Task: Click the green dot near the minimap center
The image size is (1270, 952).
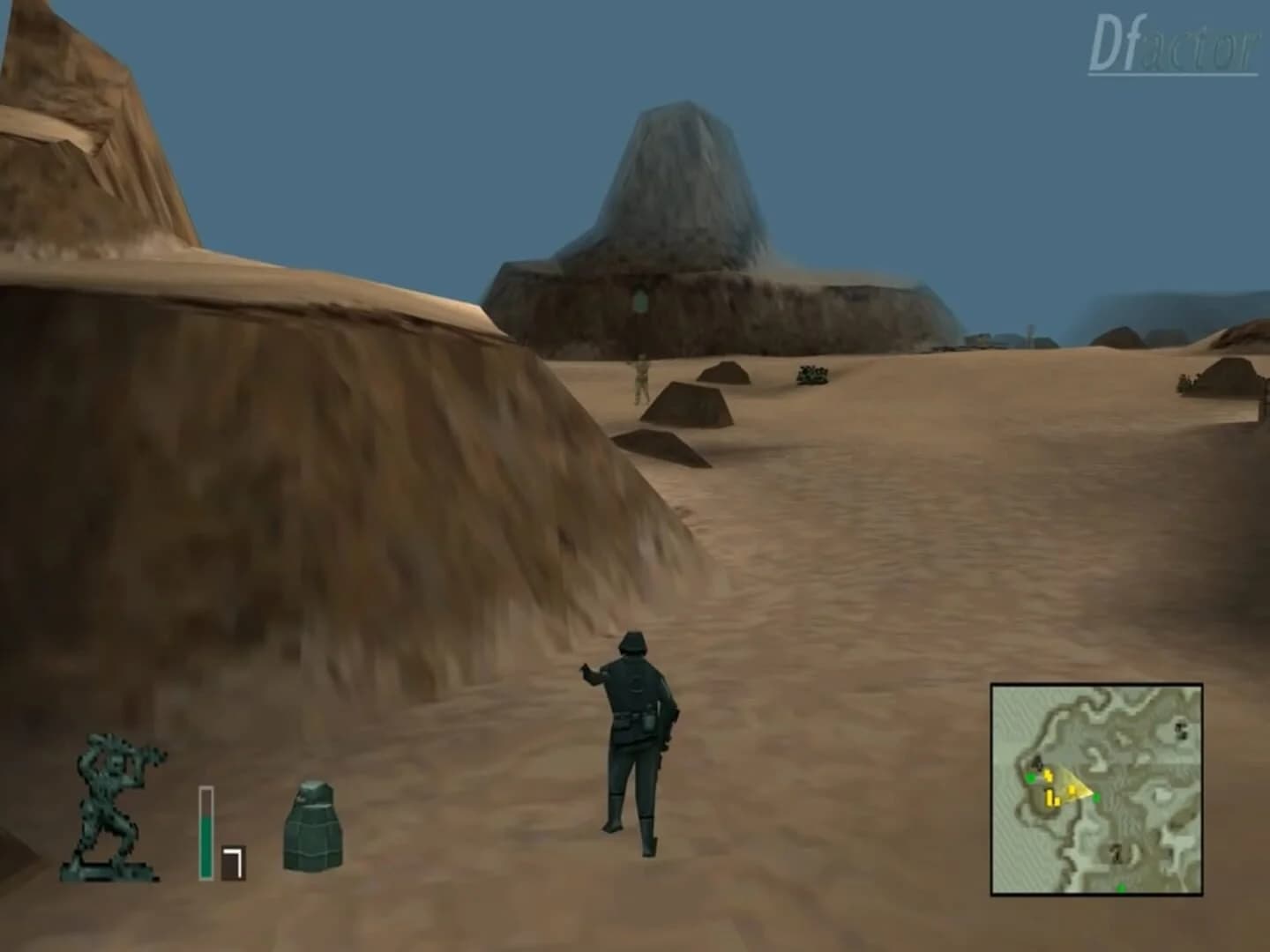Action: pyautogui.click(x=1096, y=797)
